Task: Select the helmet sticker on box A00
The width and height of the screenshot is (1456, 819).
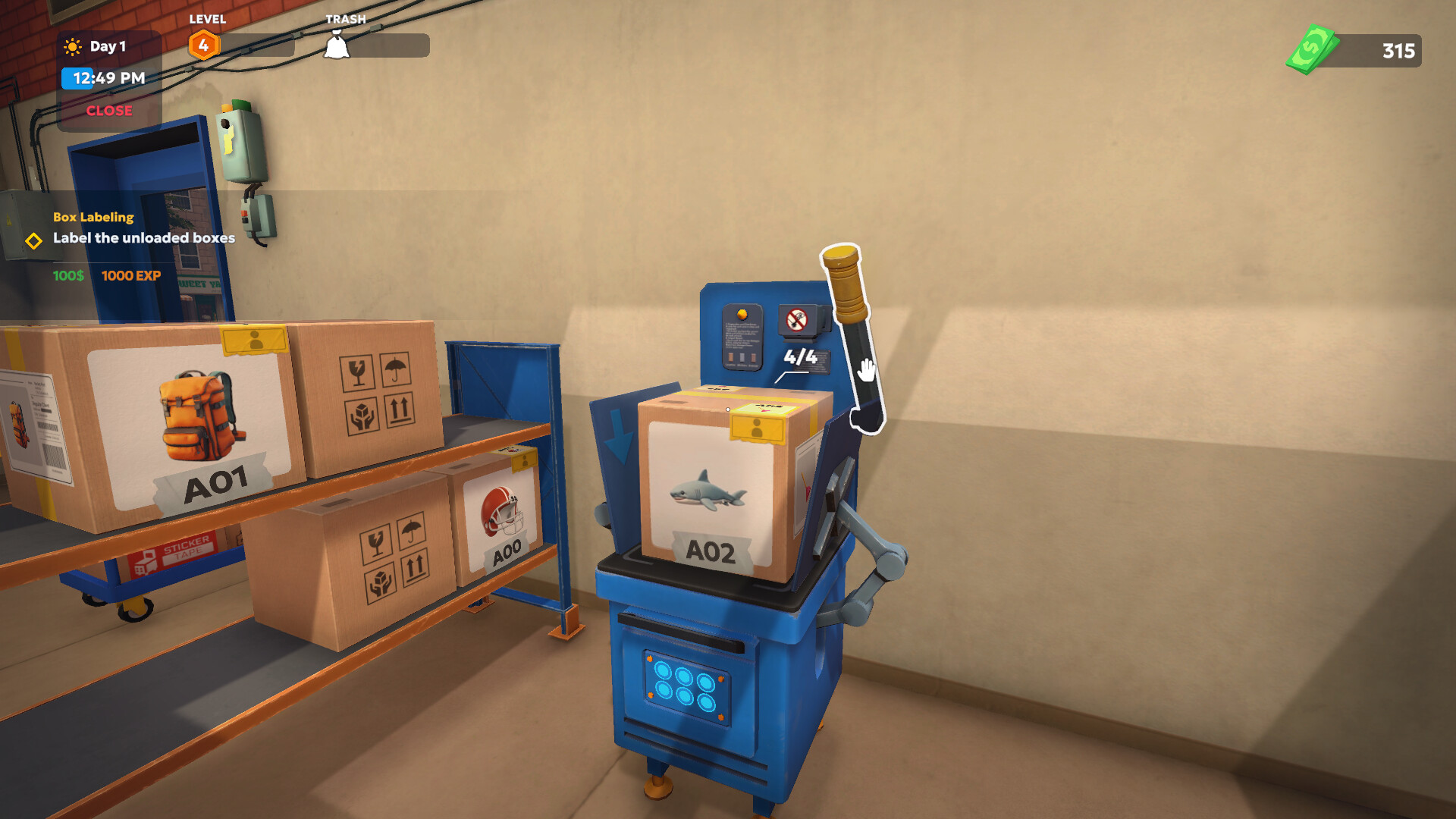Action: point(502,510)
